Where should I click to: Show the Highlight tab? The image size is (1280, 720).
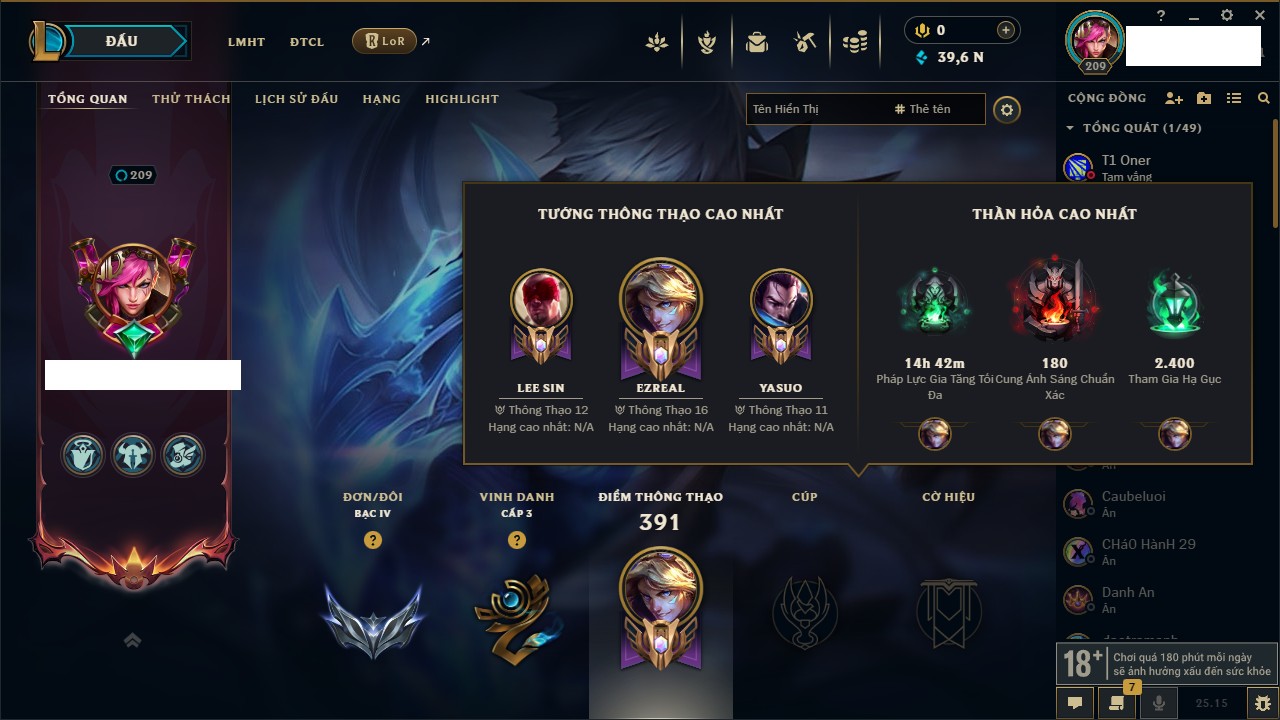point(461,99)
